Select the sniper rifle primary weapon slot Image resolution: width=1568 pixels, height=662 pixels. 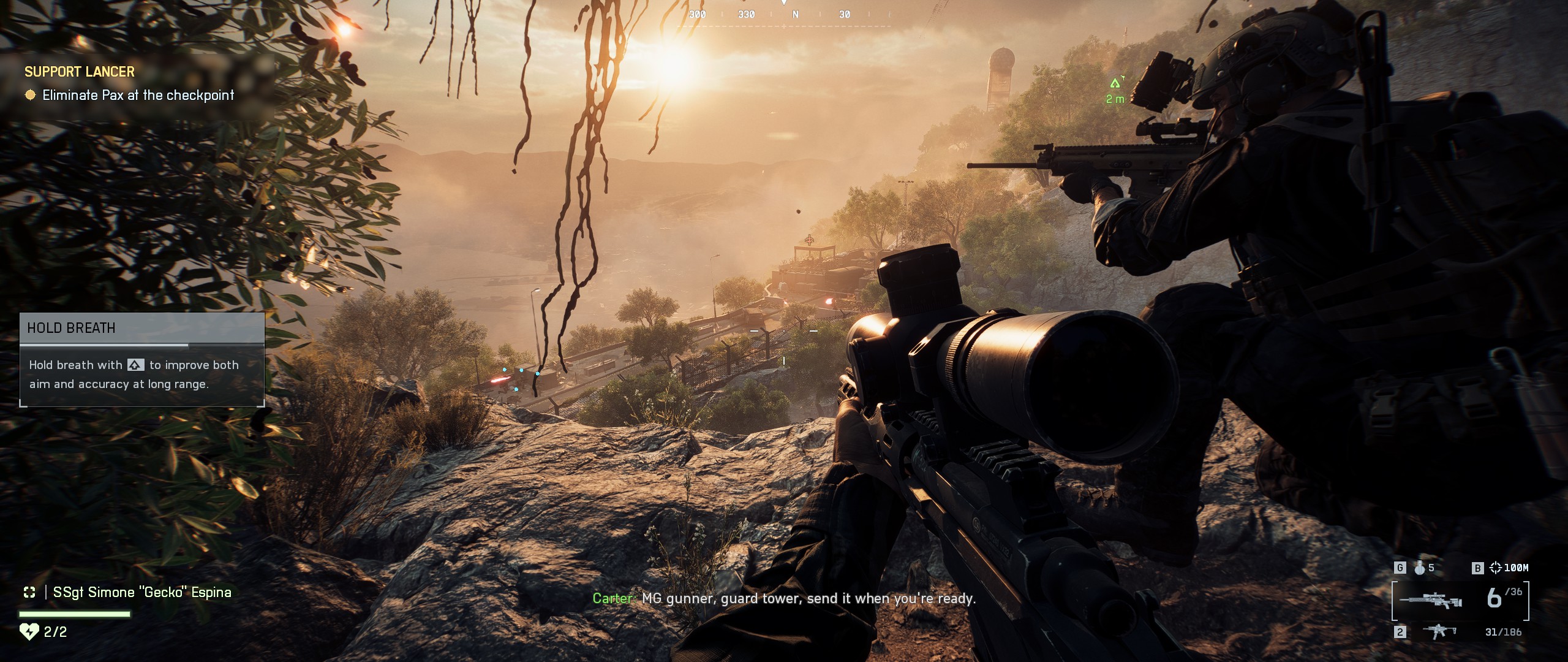(x=1431, y=600)
